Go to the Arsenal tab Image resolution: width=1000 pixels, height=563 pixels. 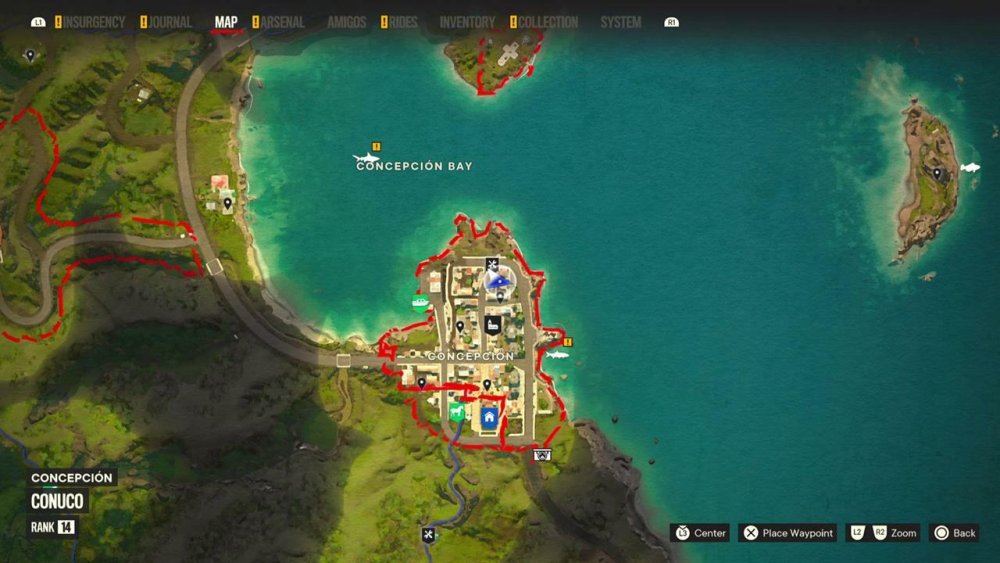click(x=282, y=22)
